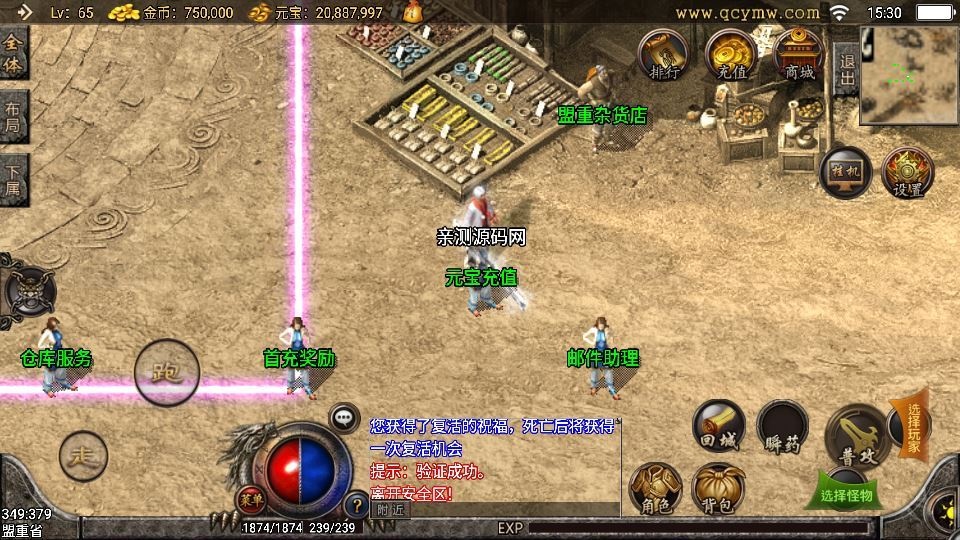The height and width of the screenshot is (540, 960).
Task: Activate the 普攻 basic attack sword button
Action: click(856, 435)
